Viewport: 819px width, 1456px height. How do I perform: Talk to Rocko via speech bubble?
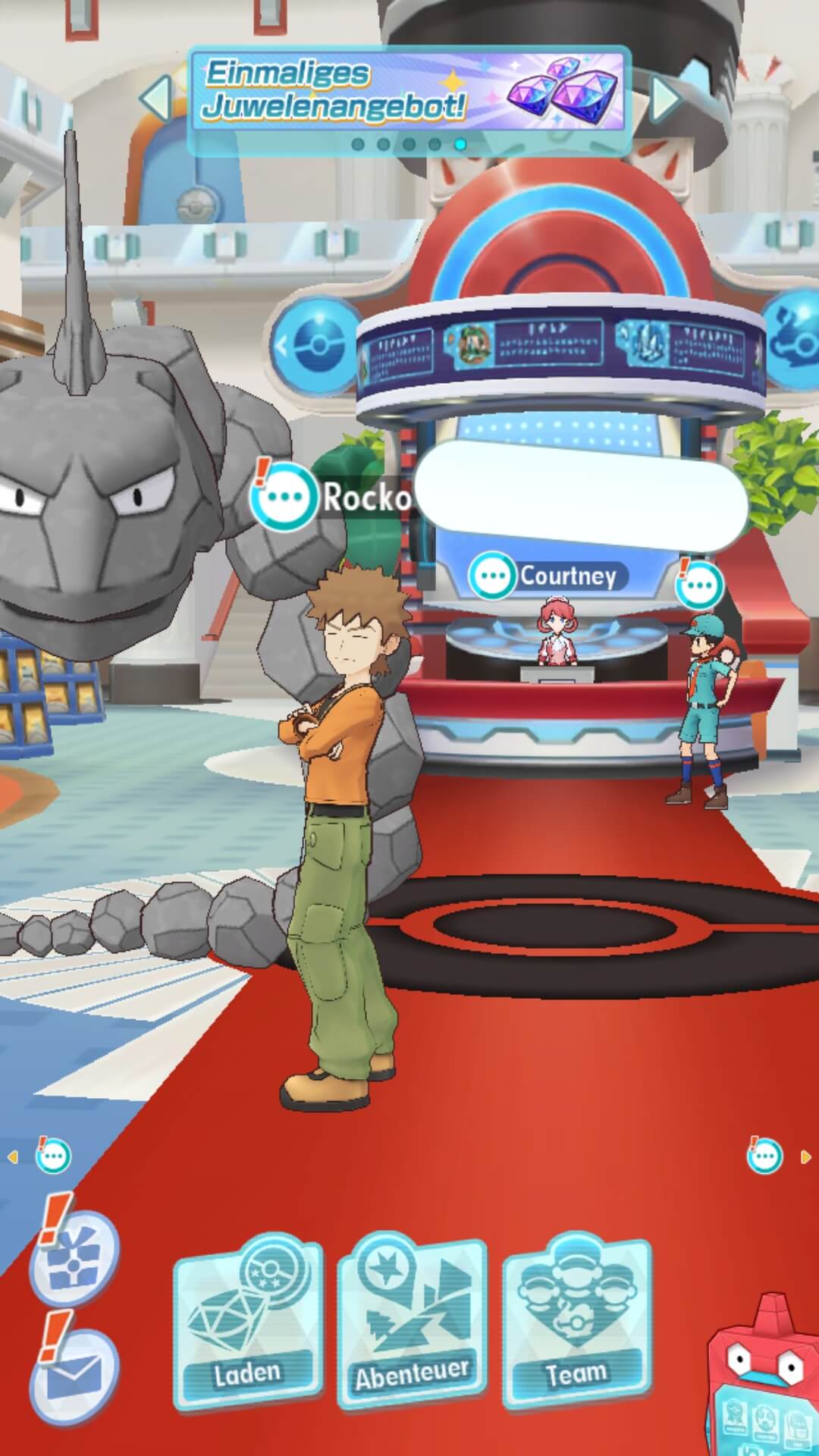pos(284,497)
